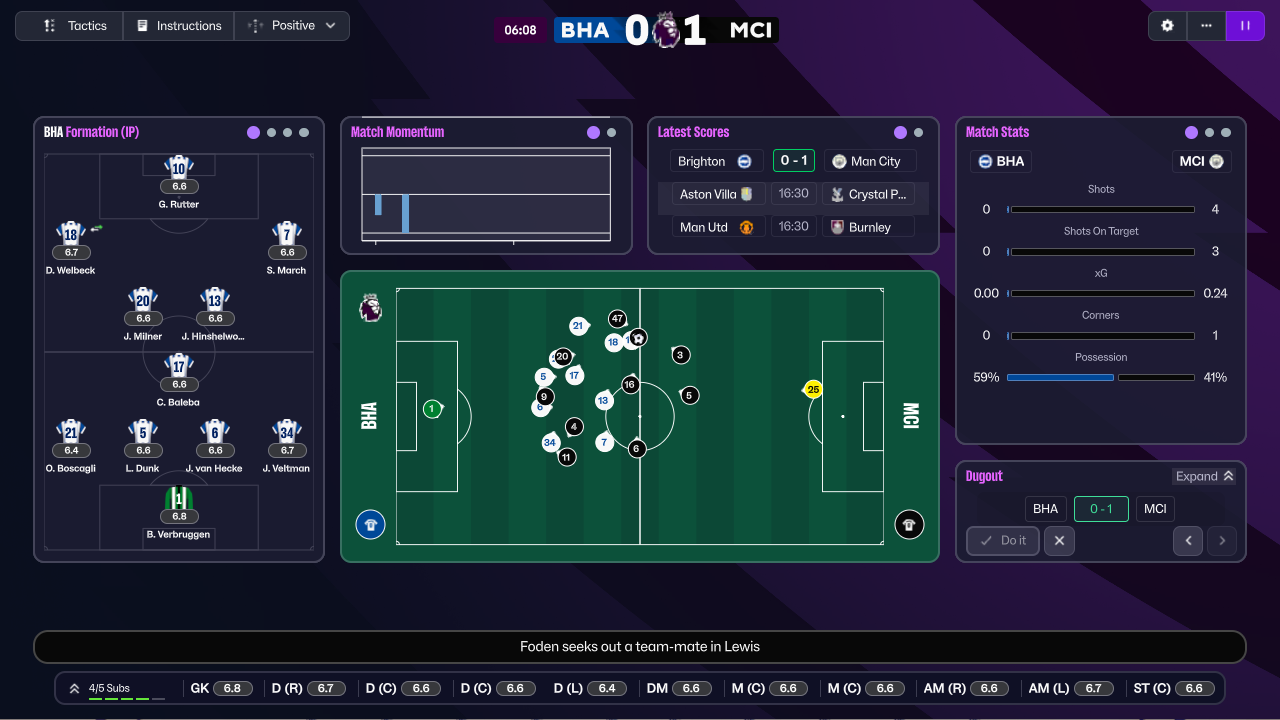The width and height of the screenshot is (1280, 720).
Task: Toggle the lit dot on Match Momentum panel
Action: tap(594, 131)
